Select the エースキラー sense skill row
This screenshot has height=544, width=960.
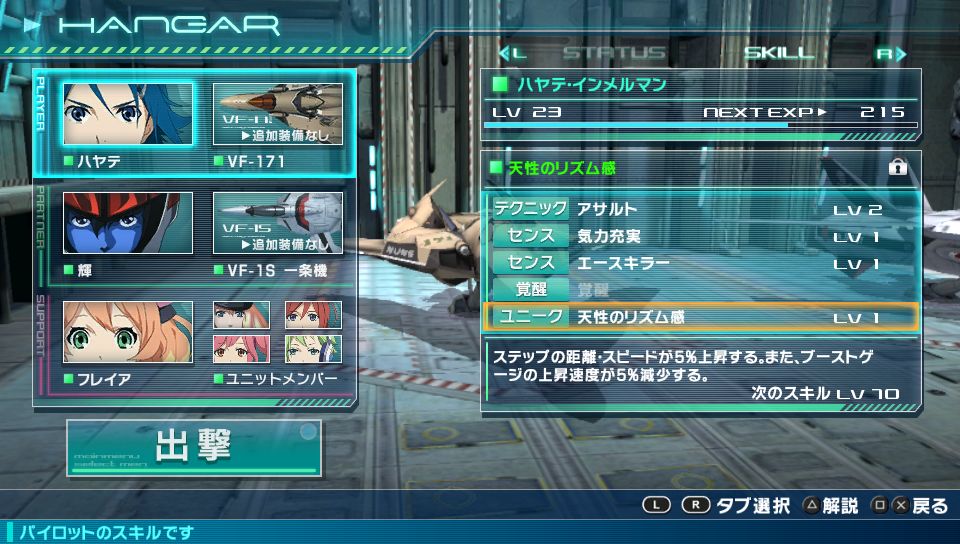[x=701, y=263]
